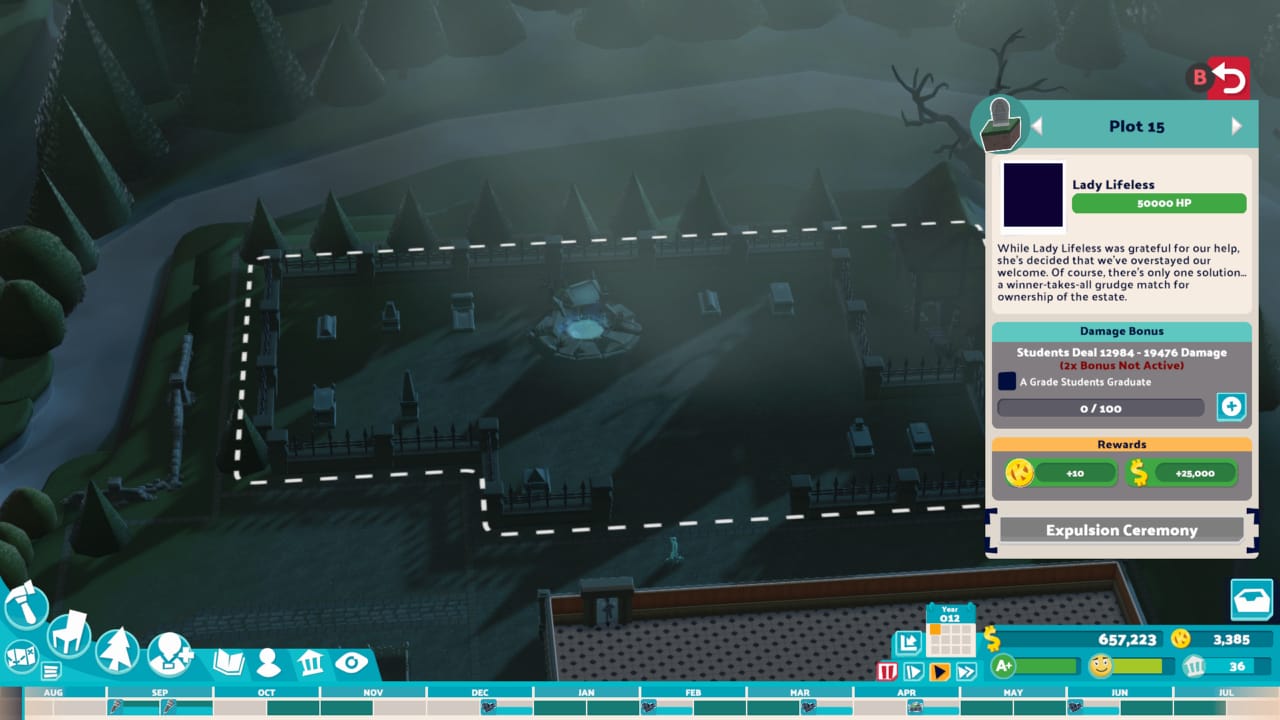Go to the next plot with right arrow
This screenshot has width=1280, height=720.
pyautogui.click(x=1236, y=126)
